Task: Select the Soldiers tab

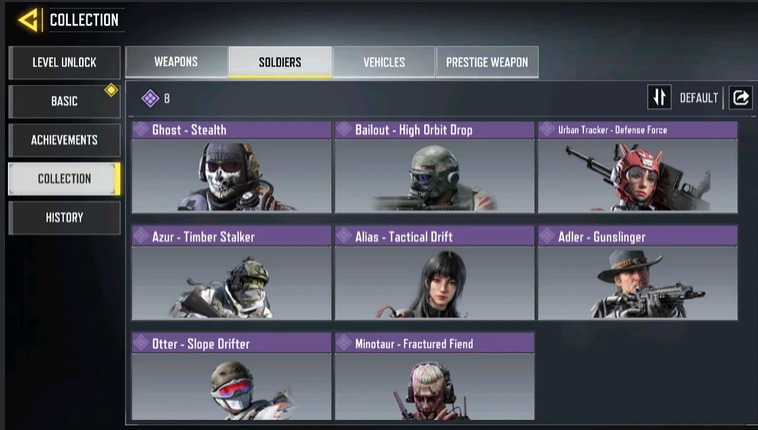Action: 280,62
